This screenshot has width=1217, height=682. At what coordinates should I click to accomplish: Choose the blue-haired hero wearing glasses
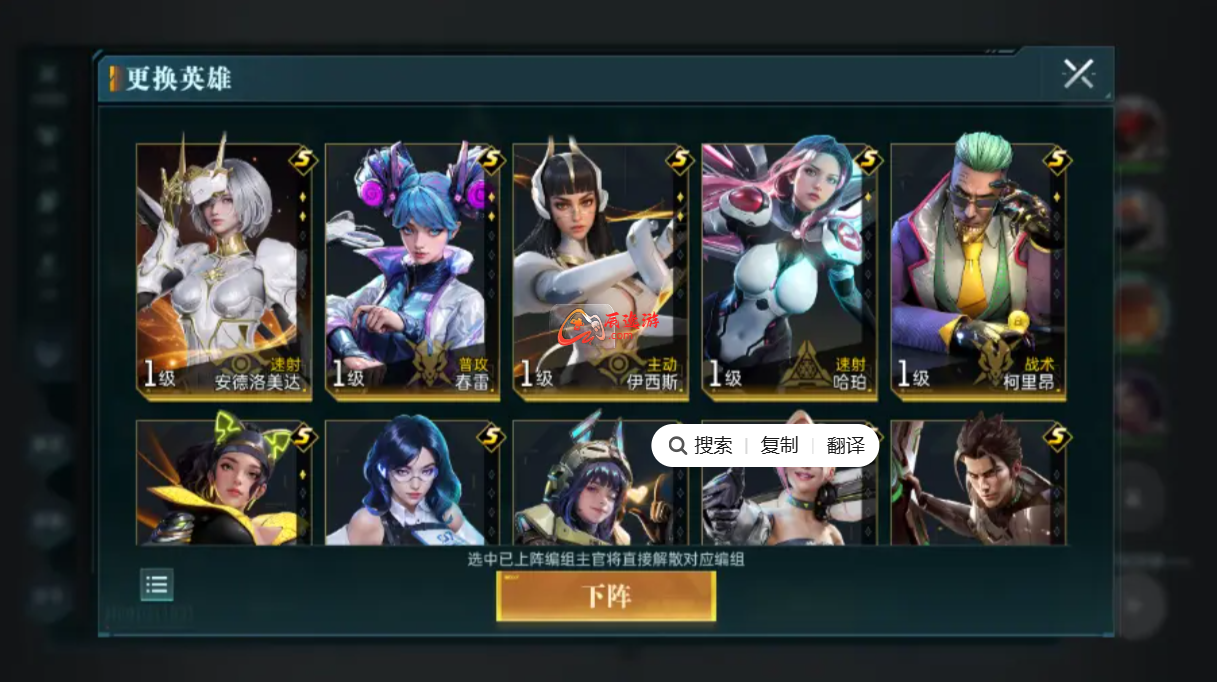(x=412, y=485)
